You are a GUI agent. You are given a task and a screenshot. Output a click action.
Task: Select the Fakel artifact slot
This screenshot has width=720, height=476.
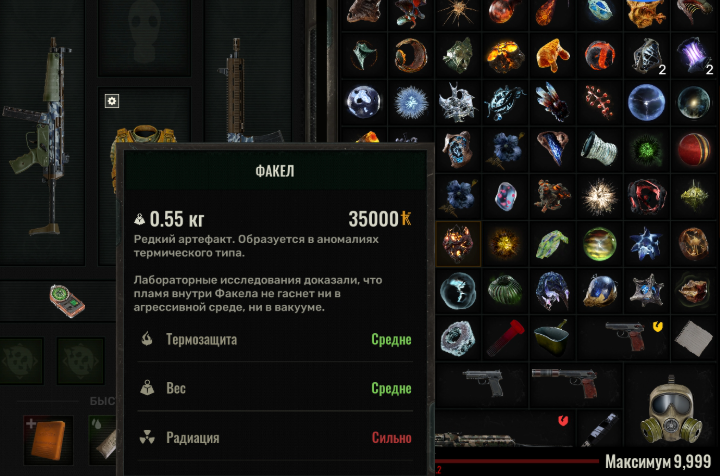pyautogui.click(x=458, y=243)
